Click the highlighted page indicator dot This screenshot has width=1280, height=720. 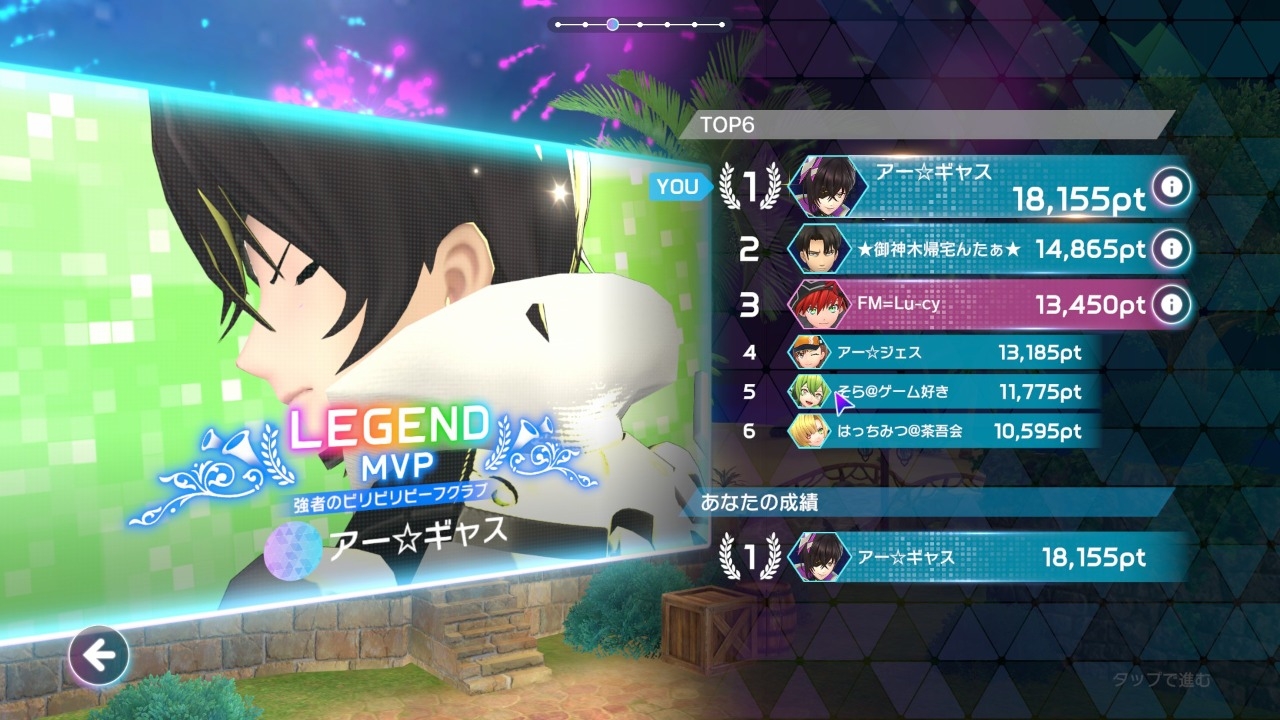[x=612, y=24]
